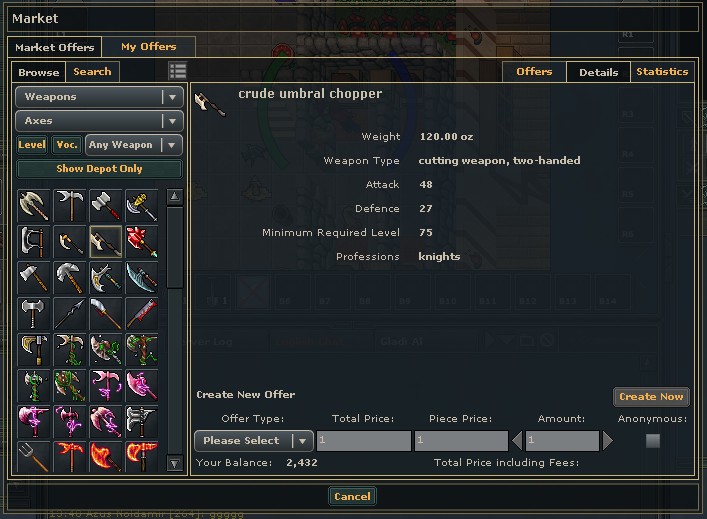
Task: Open the Please Select offer type dropdown
Action: click(x=254, y=441)
